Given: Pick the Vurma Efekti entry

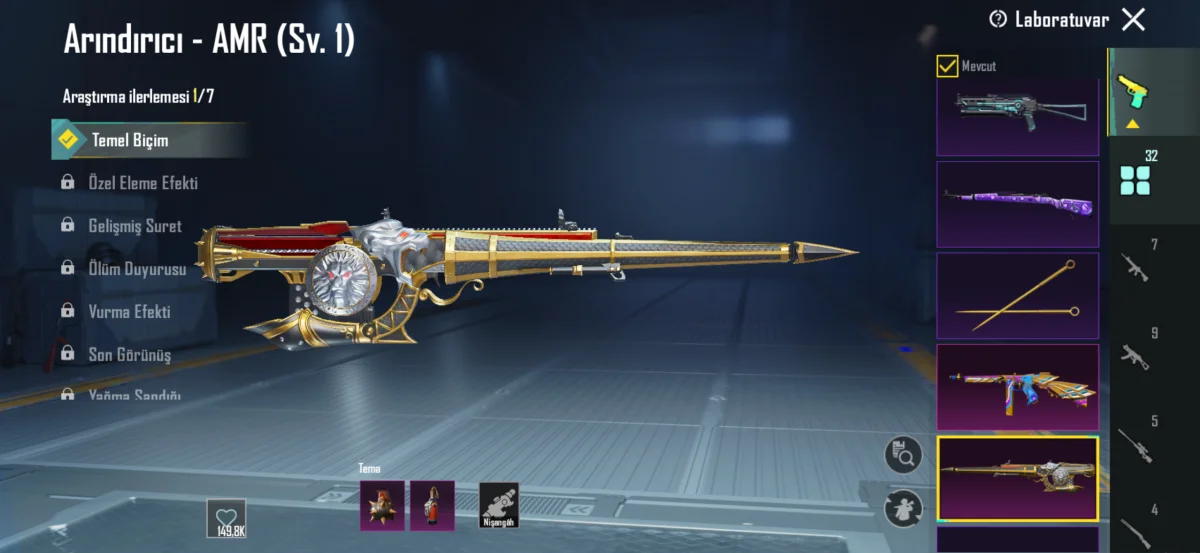Looking at the screenshot, I should 130,311.
